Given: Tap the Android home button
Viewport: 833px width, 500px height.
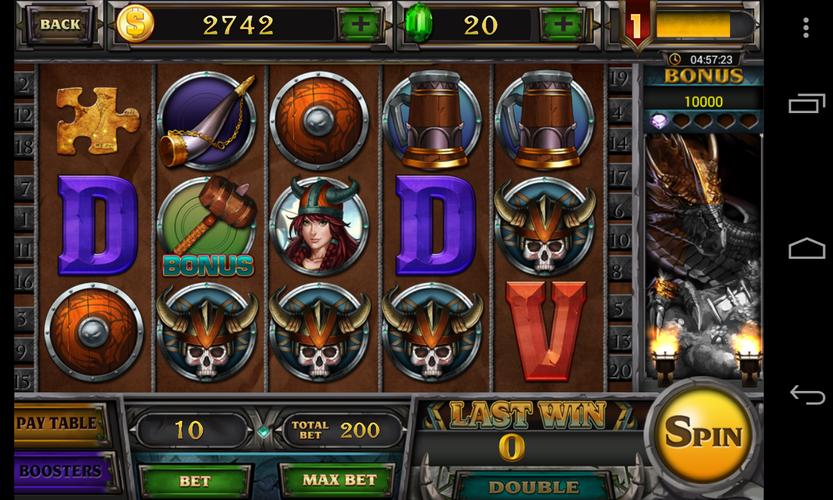Looking at the screenshot, I should coord(806,248).
